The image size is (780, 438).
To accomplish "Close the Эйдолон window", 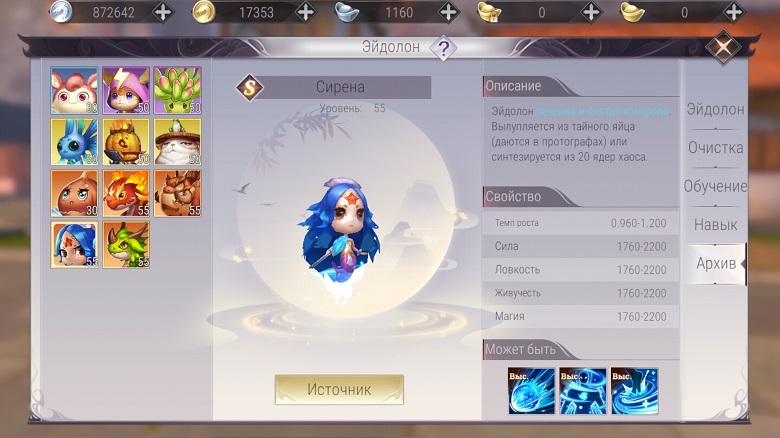I will [722, 47].
